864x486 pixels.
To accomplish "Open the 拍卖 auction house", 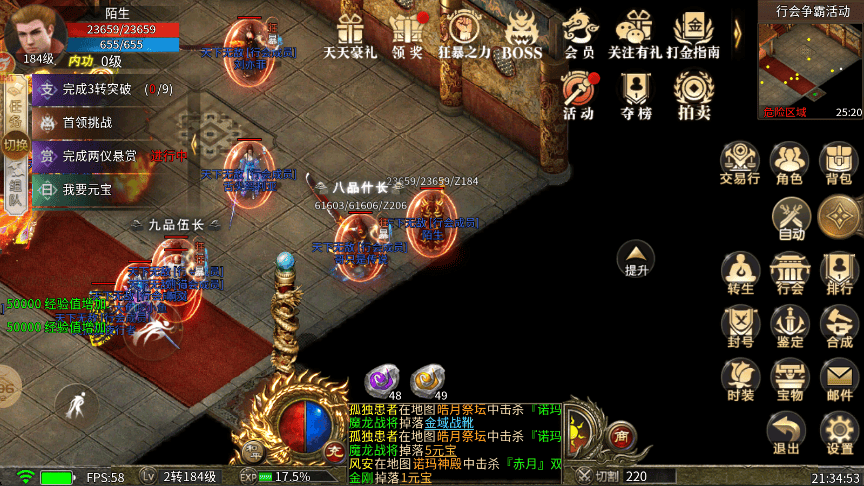I will pyautogui.click(x=694, y=95).
